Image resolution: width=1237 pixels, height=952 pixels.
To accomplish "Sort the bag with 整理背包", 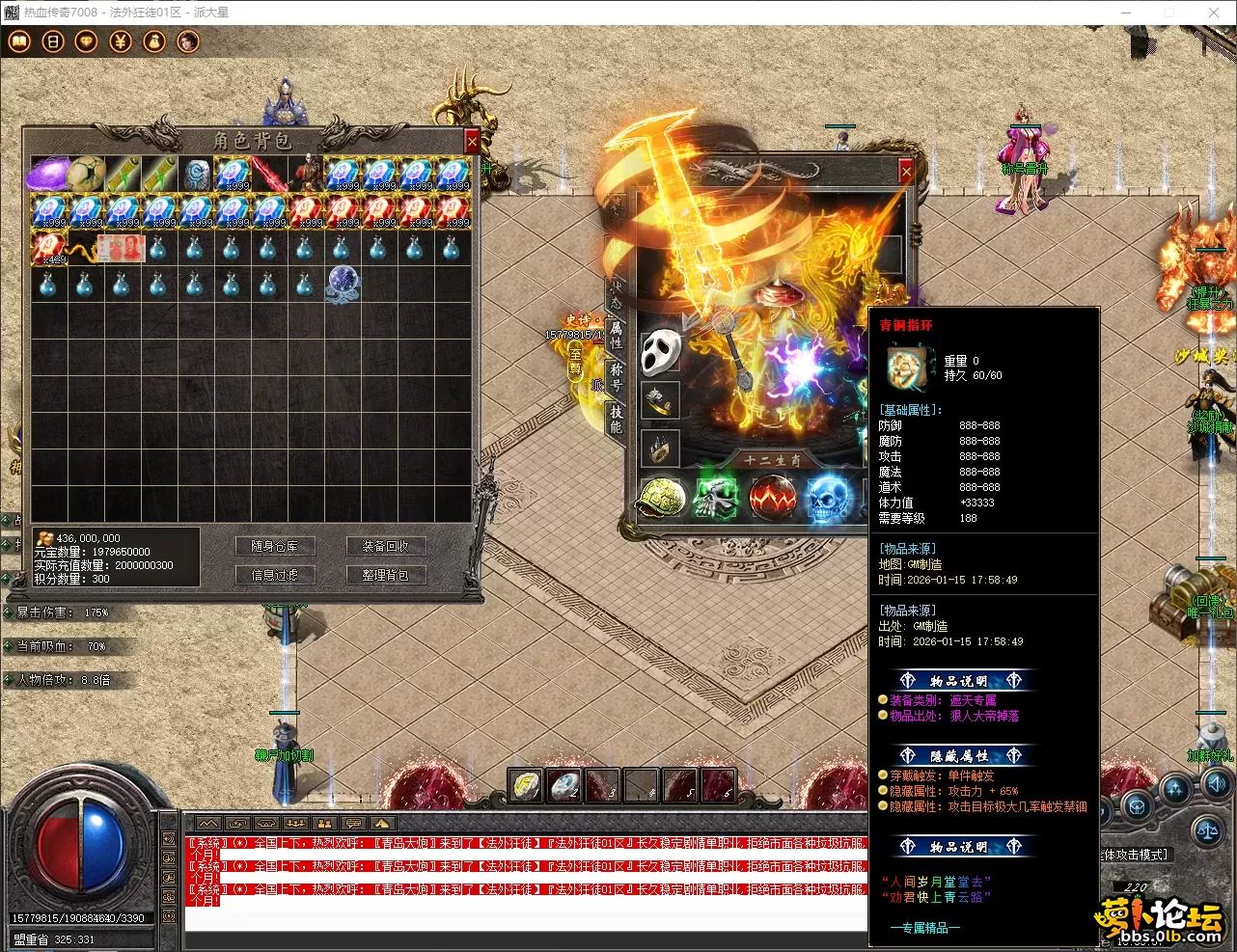I will point(385,575).
